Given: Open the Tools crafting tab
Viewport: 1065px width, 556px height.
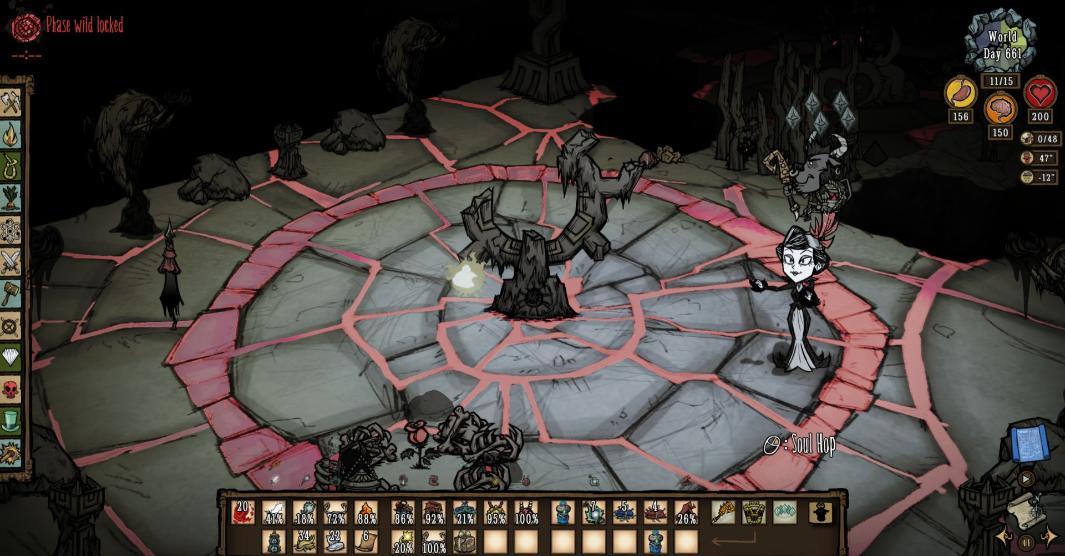Looking at the screenshot, I should point(12,102).
